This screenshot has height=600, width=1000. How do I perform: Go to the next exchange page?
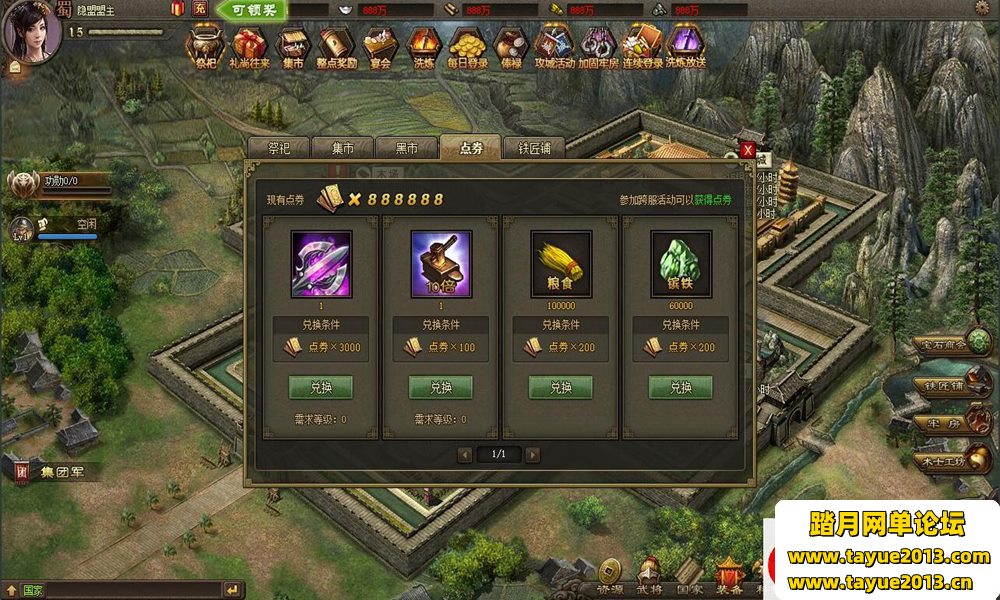[x=533, y=455]
